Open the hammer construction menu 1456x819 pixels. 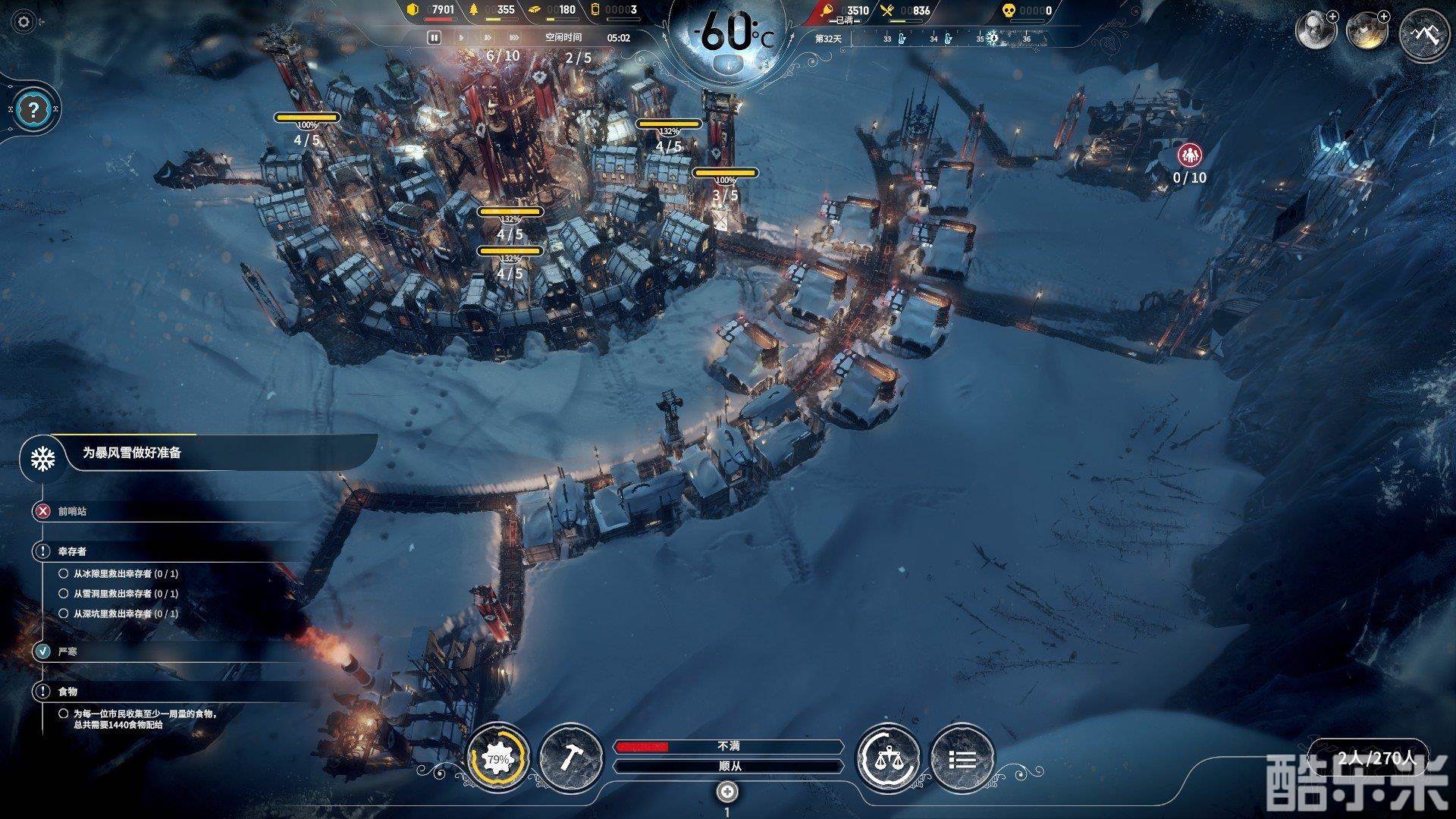click(x=570, y=759)
